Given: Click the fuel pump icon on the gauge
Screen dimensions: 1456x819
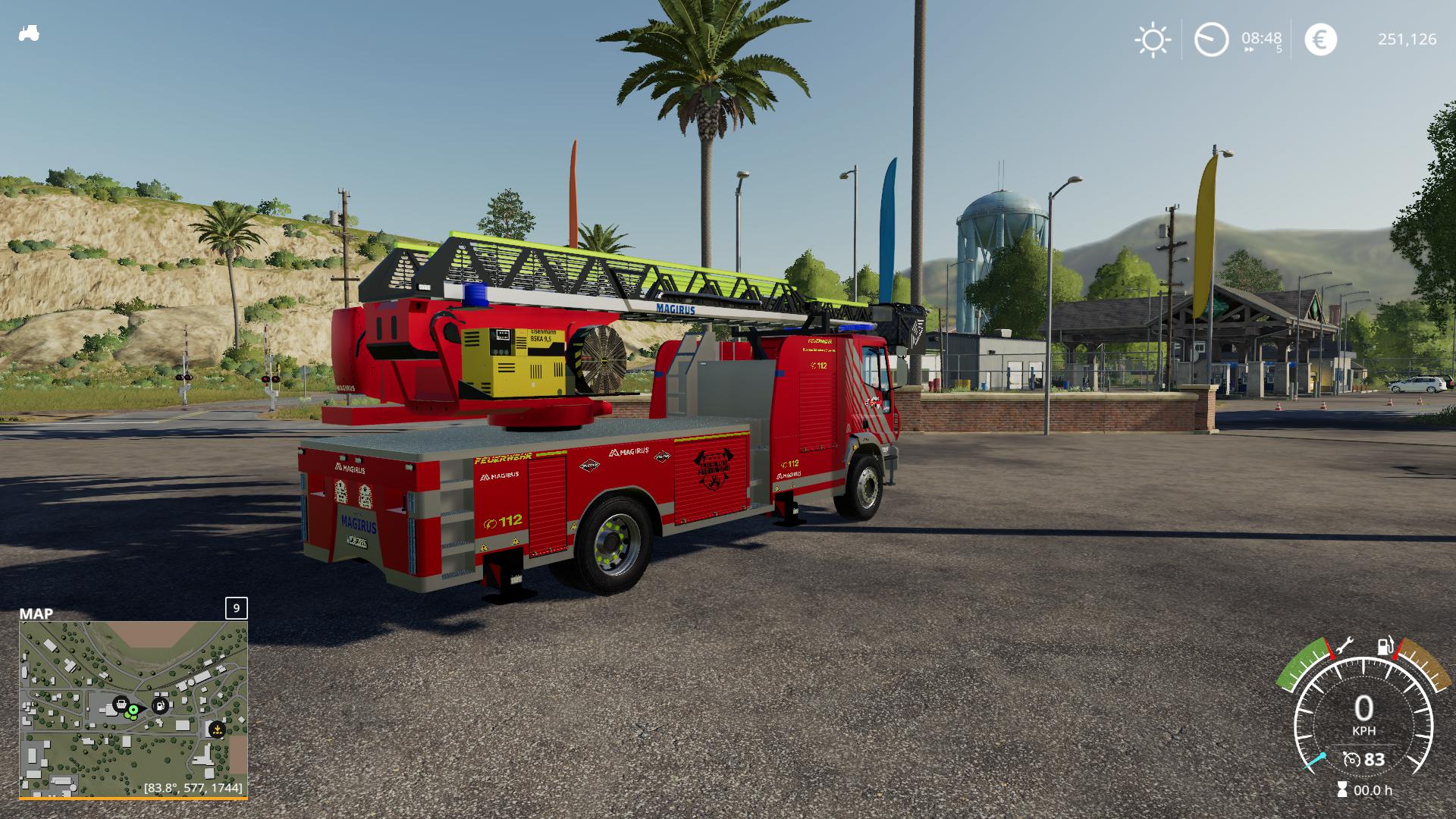Looking at the screenshot, I should (1385, 647).
